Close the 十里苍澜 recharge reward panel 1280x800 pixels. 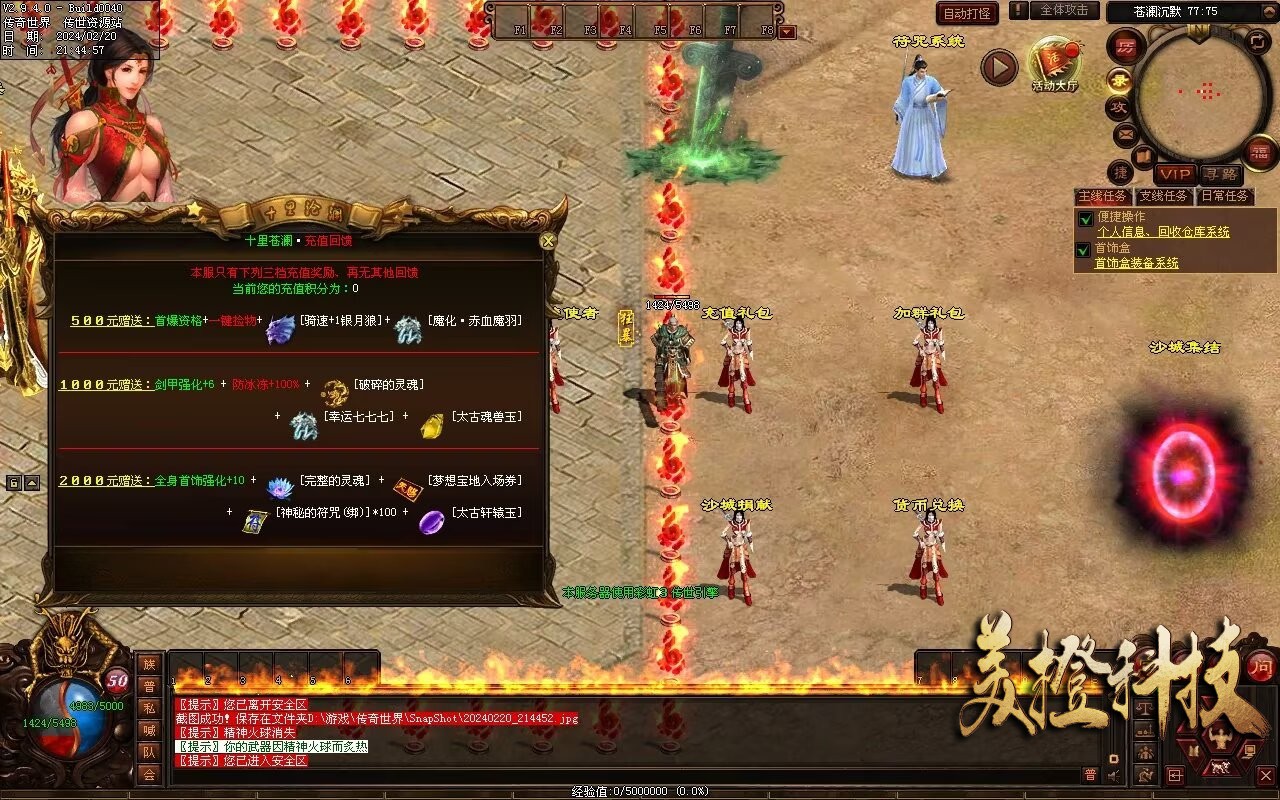click(547, 241)
